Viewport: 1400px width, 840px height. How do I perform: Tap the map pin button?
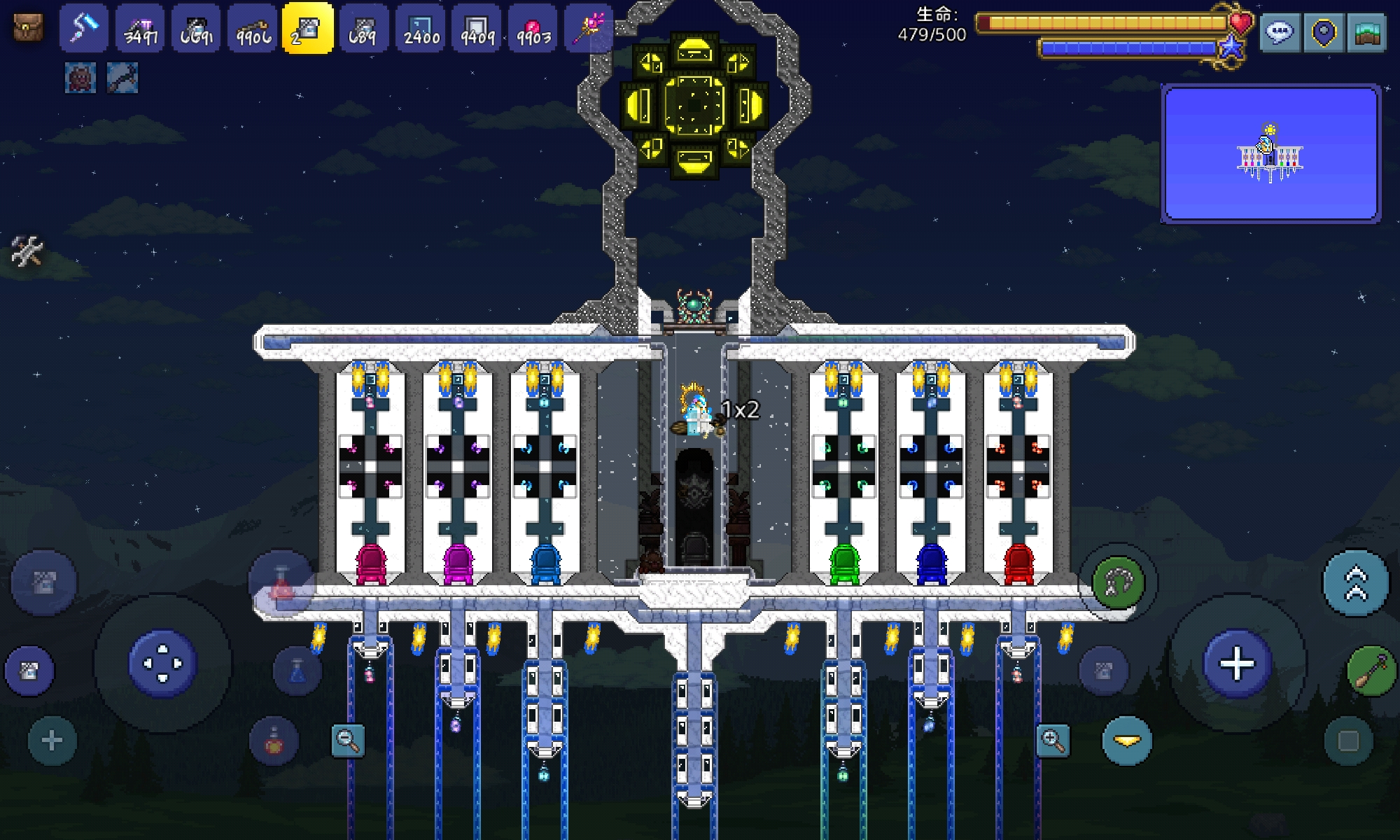click(x=1323, y=32)
